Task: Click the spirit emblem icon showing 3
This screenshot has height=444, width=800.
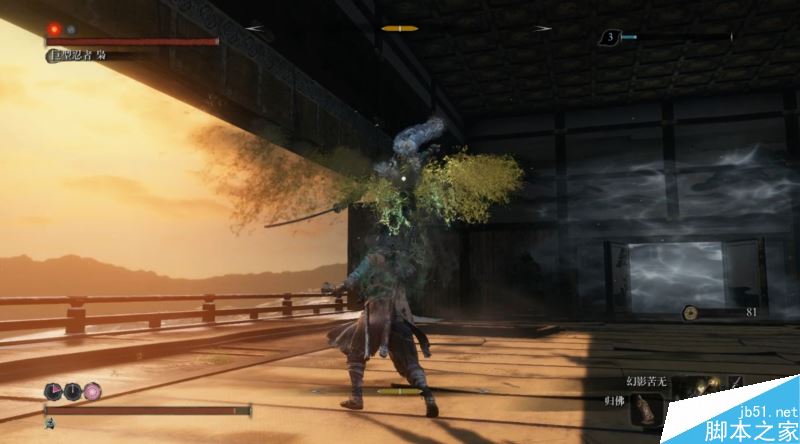Action: [609, 37]
